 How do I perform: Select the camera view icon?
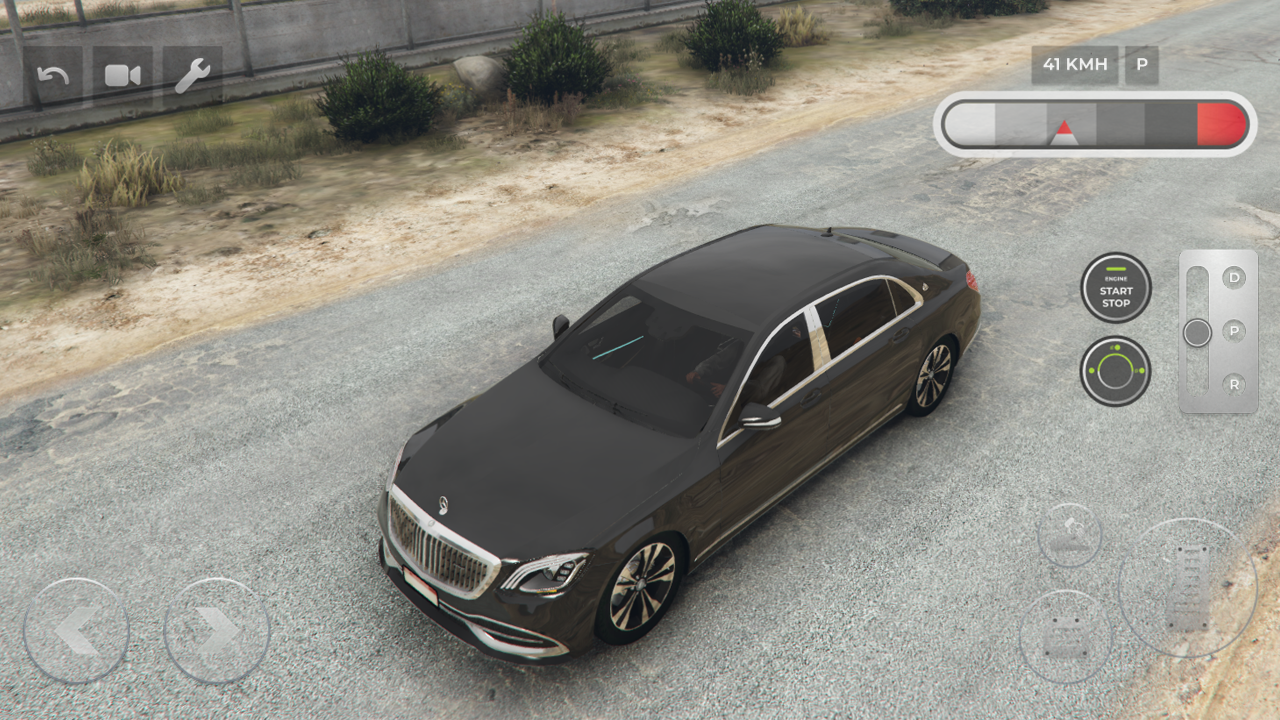121,72
